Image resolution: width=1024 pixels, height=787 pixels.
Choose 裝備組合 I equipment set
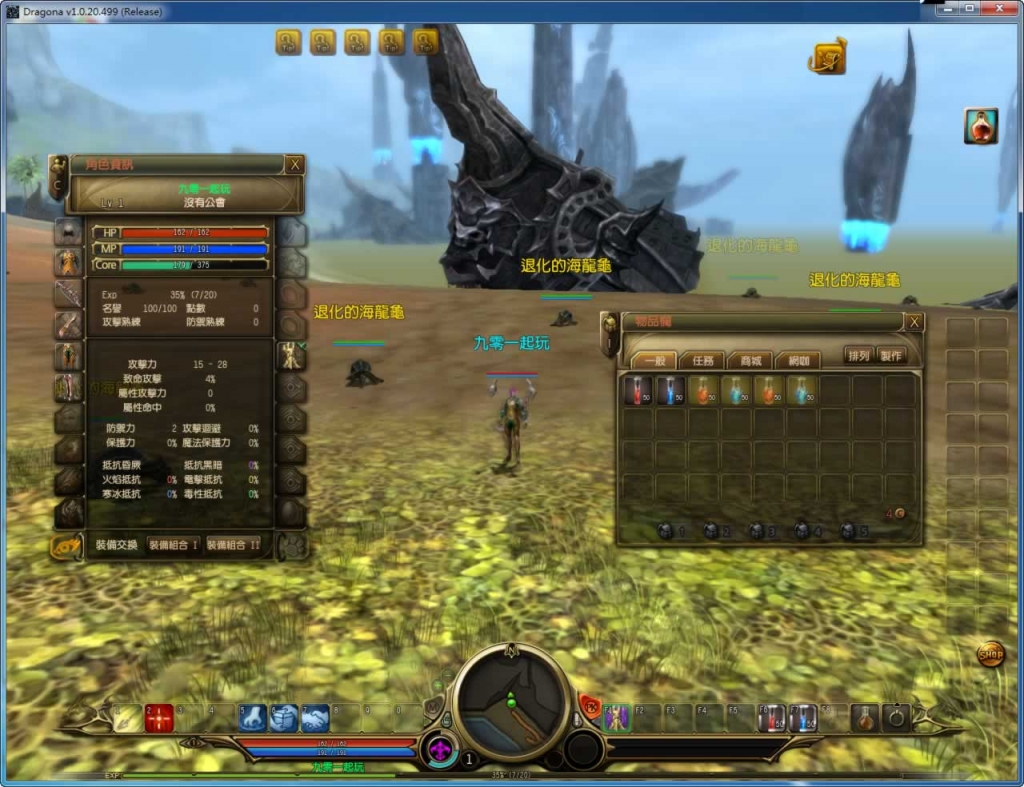point(173,545)
